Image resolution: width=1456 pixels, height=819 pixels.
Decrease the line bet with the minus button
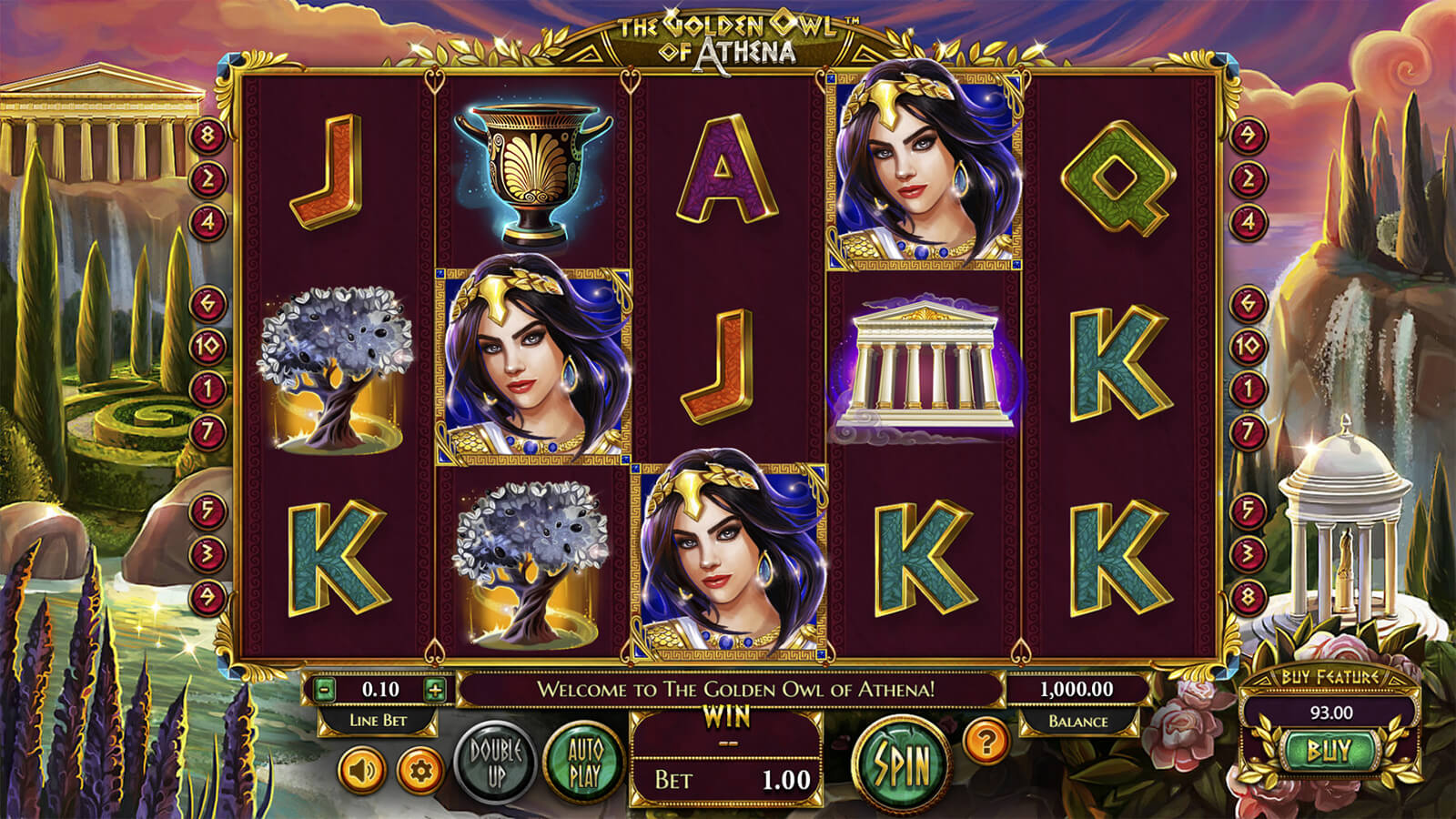click(x=325, y=690)
